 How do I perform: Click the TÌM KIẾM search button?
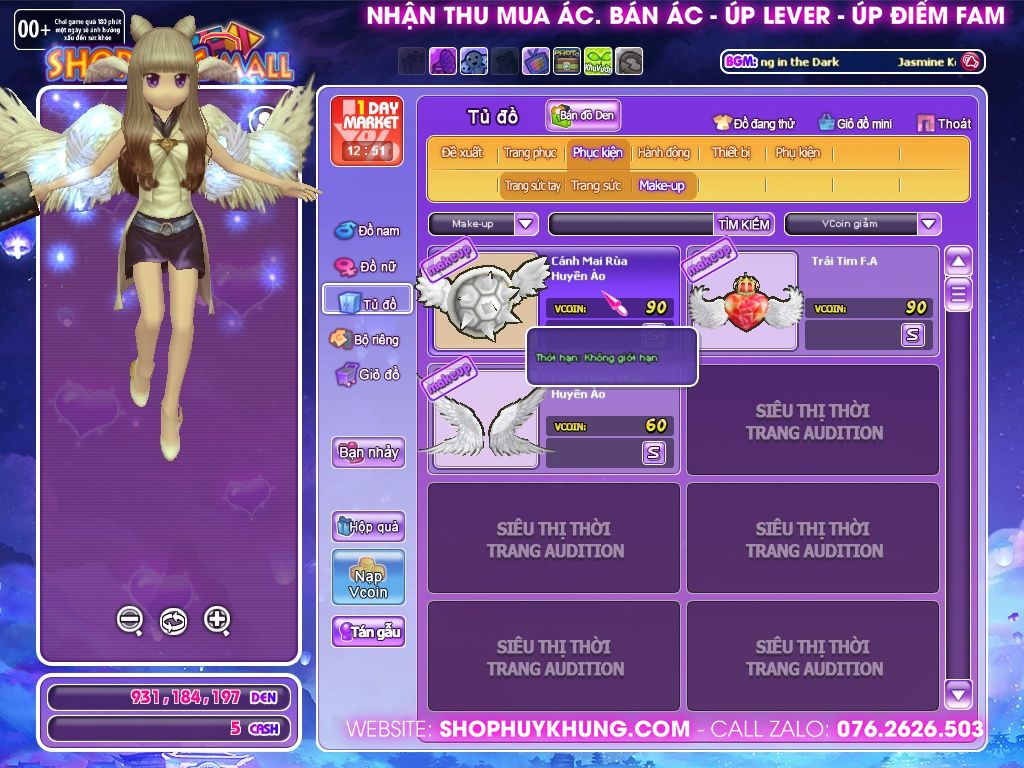pyautogui.click(x=743, y=224)
